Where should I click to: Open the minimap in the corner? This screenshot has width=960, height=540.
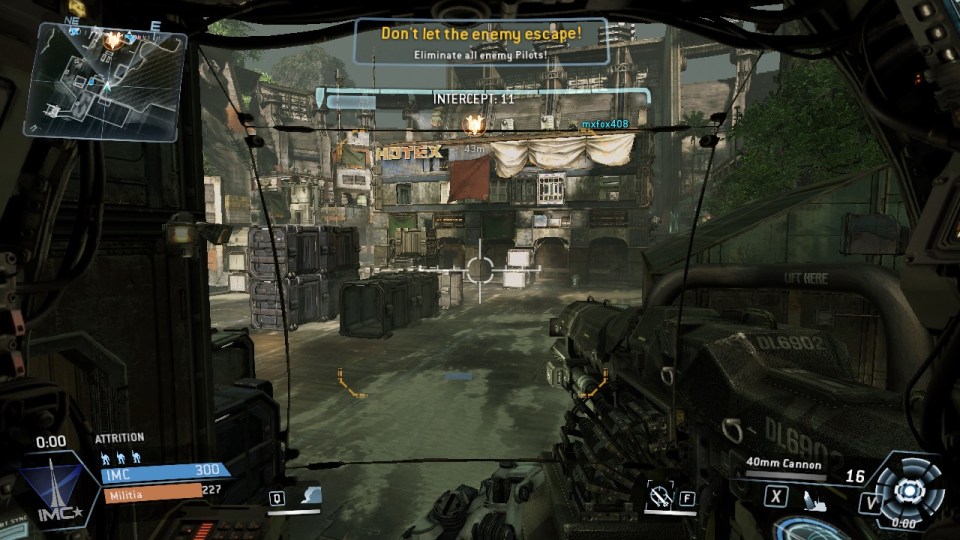(105, 80)
